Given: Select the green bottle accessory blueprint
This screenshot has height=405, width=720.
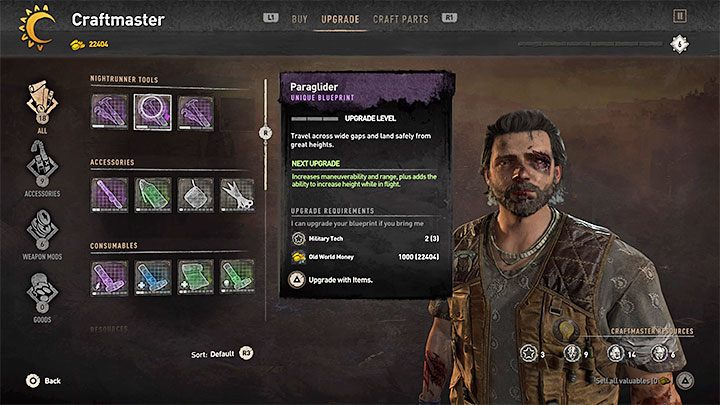Looking at the screenshot, I should click(x=152, y=195).
